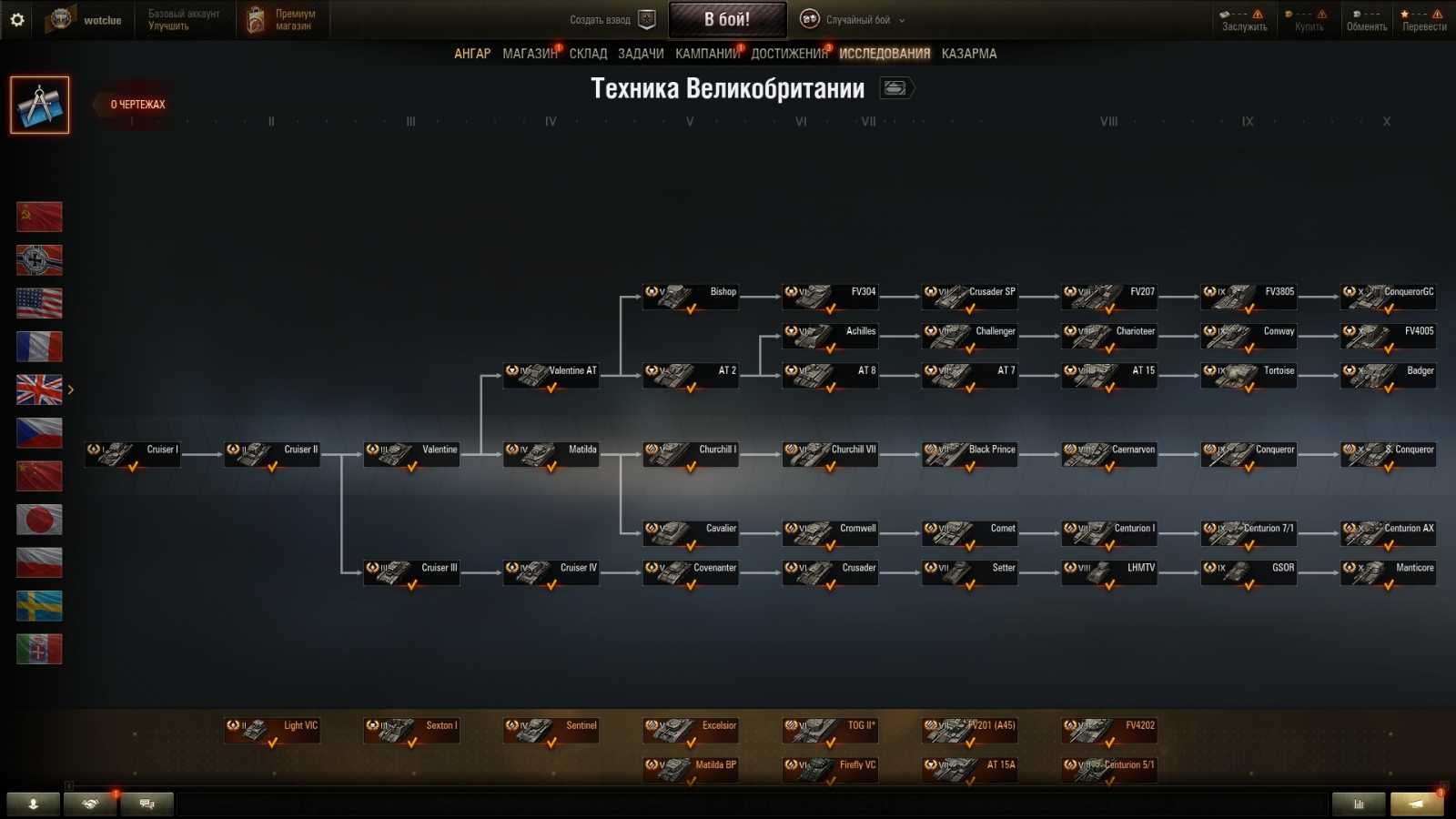Screen dimensions: 1456x819
Task: Click the recruiting handshake icon at bottom
Action: tap(89, 804)
